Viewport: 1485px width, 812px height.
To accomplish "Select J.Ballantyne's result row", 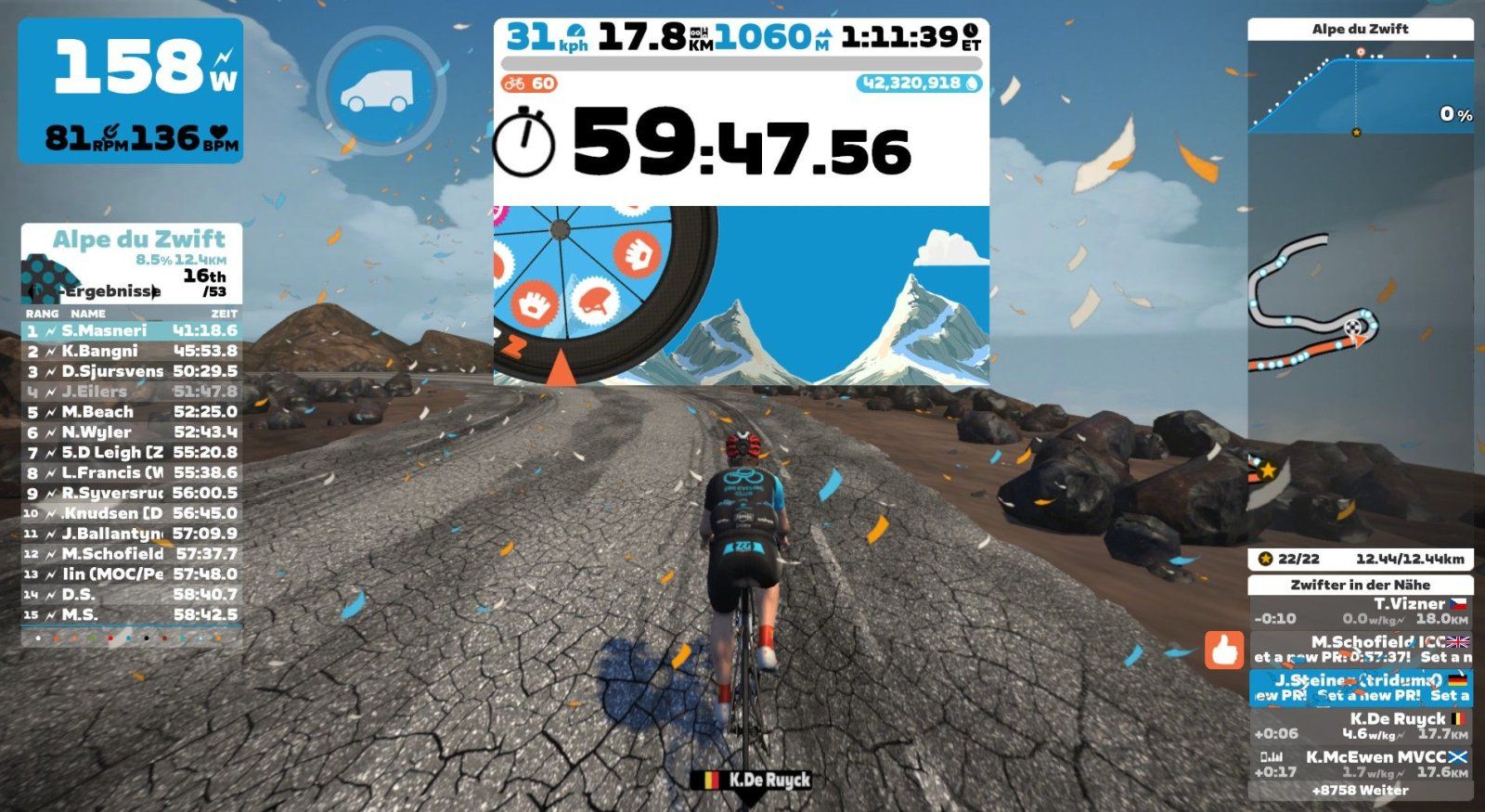I will (131, 534).
